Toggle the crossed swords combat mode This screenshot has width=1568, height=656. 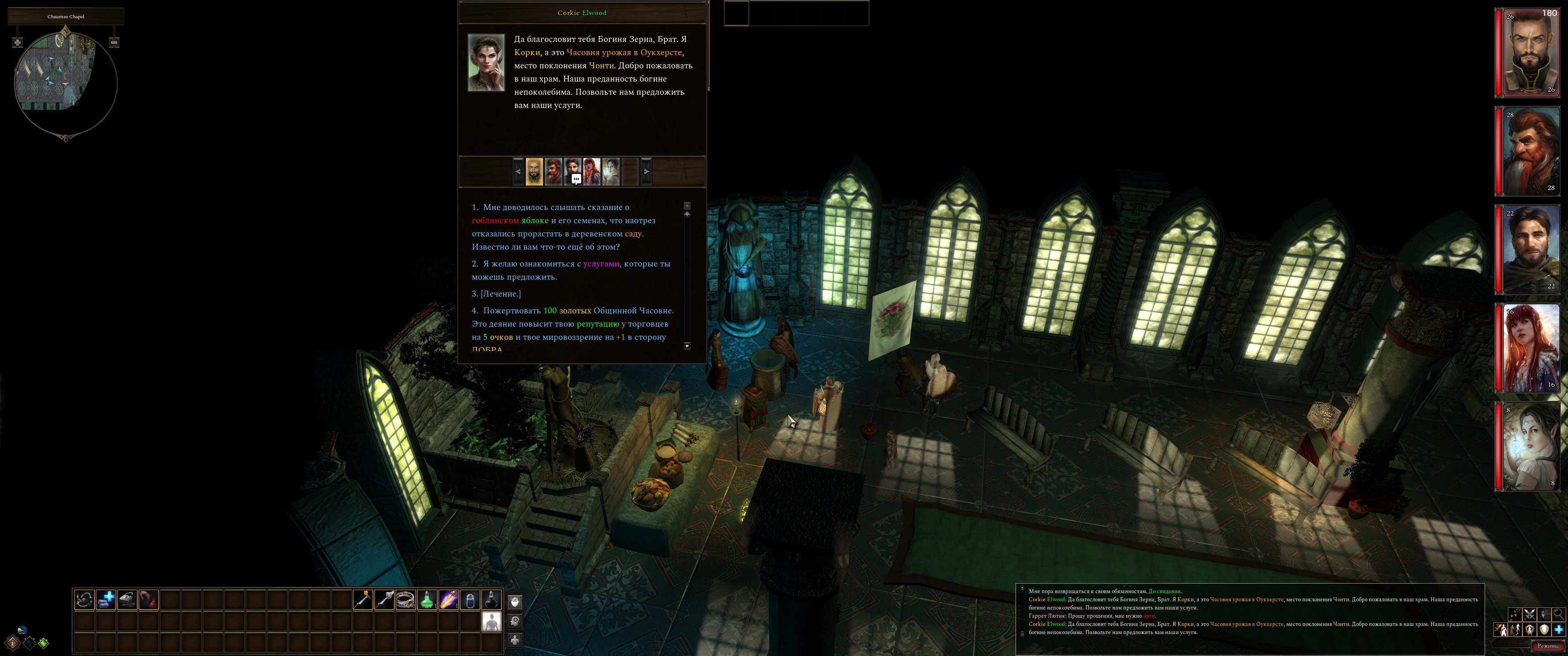point(1529,614)
